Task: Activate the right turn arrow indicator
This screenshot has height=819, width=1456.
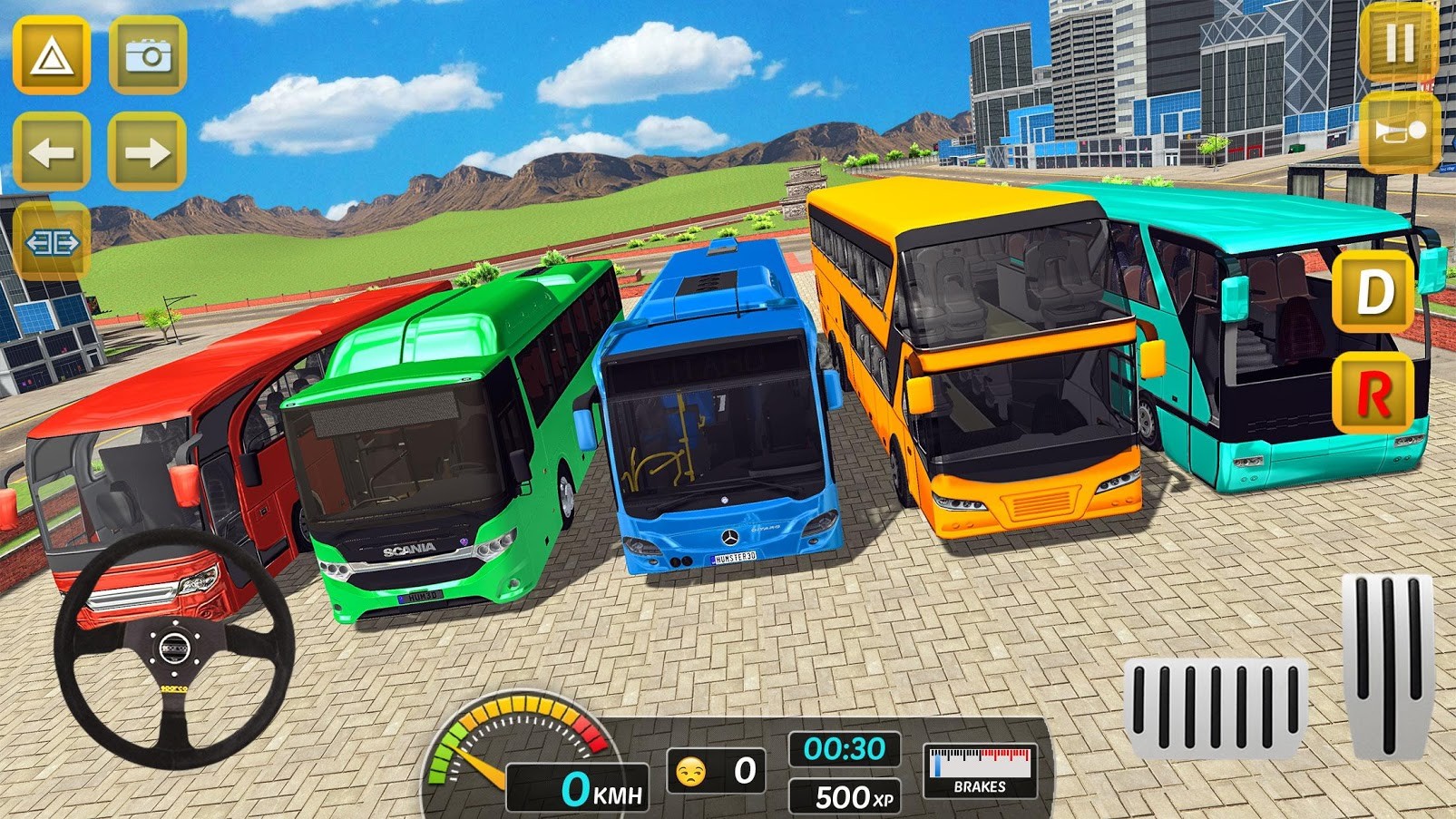Action: click(147, 151)
